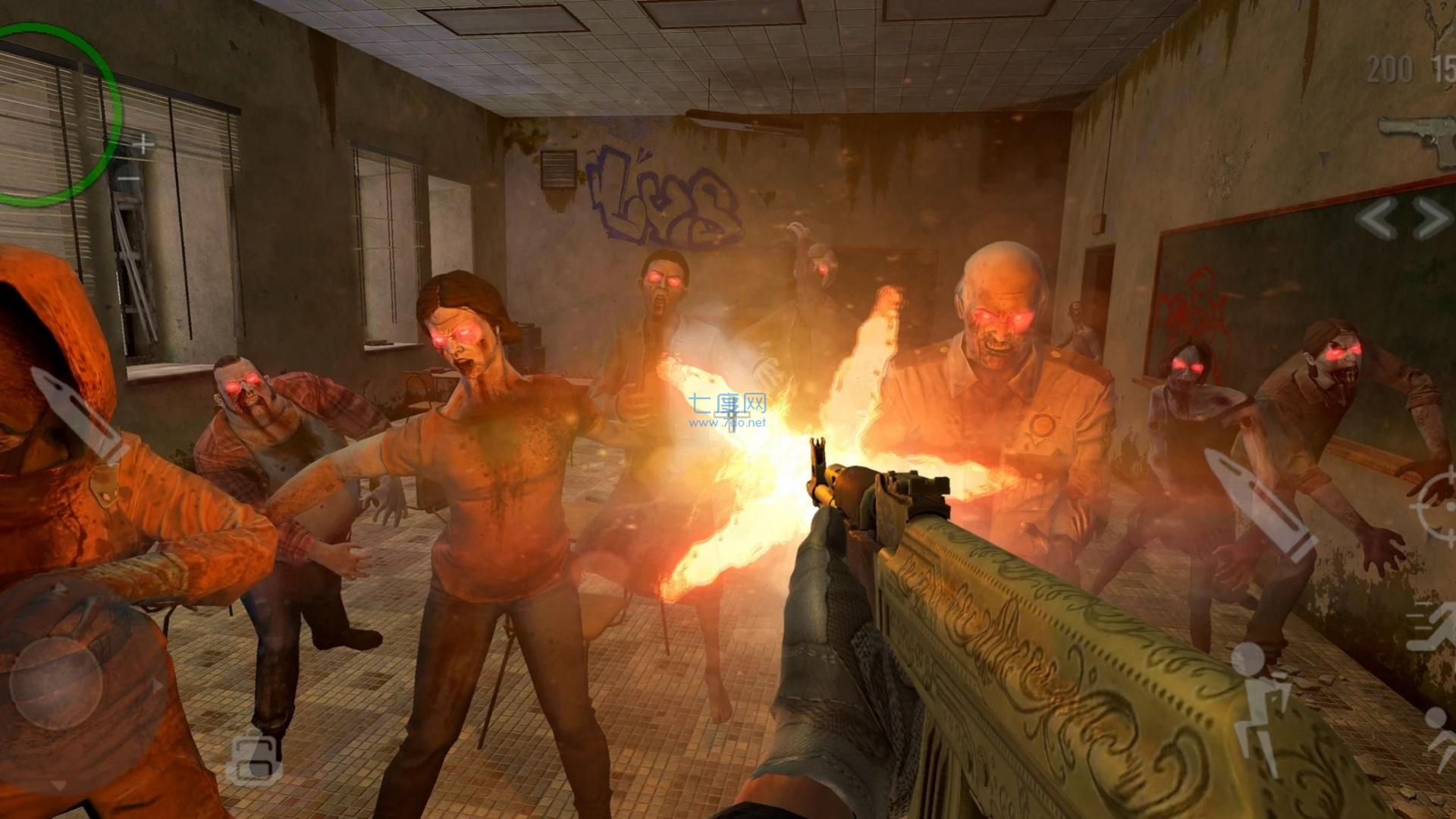The height and width of the screenshot is (819, 1456).
Task: Activate the crosshair aim button
Action: click(1437, 501)
